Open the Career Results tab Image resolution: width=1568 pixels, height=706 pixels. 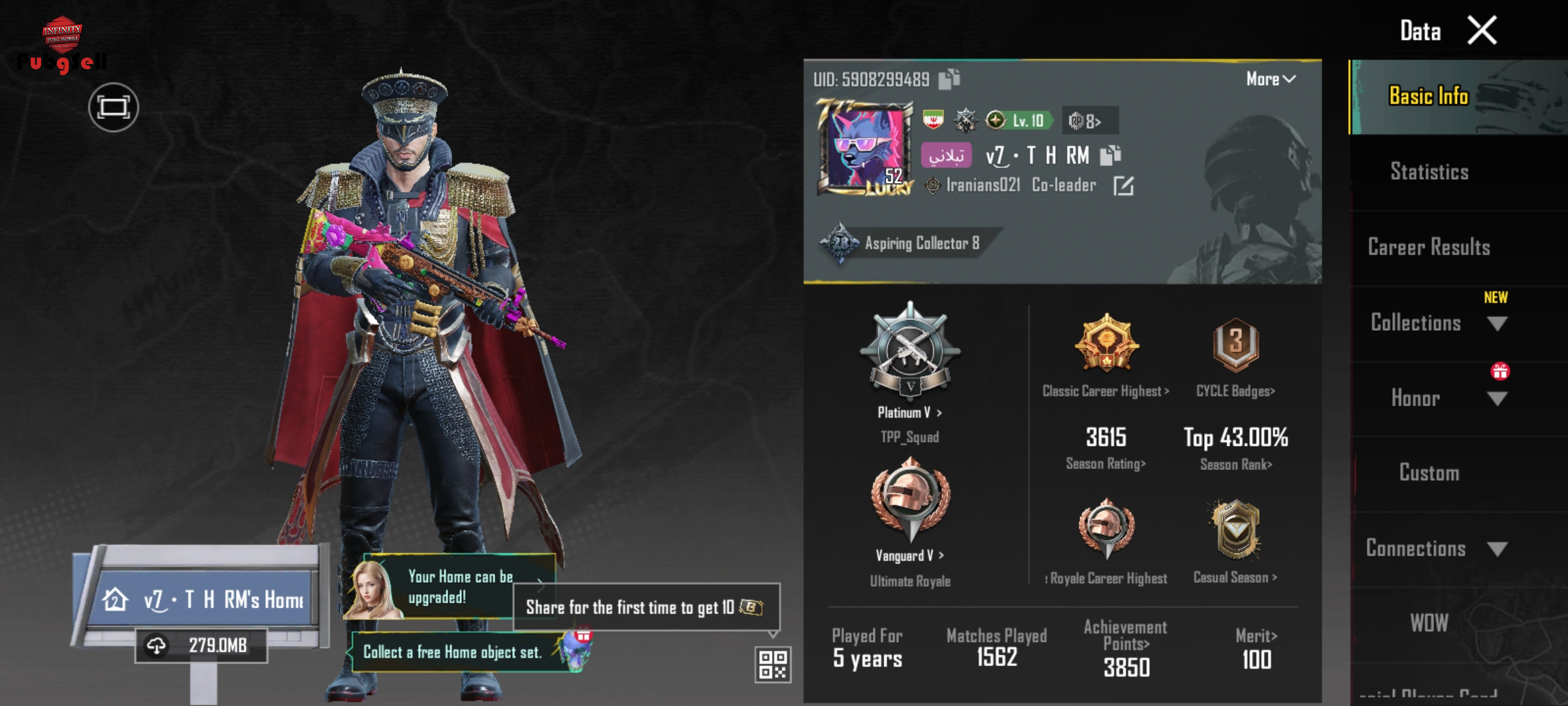1429,247
